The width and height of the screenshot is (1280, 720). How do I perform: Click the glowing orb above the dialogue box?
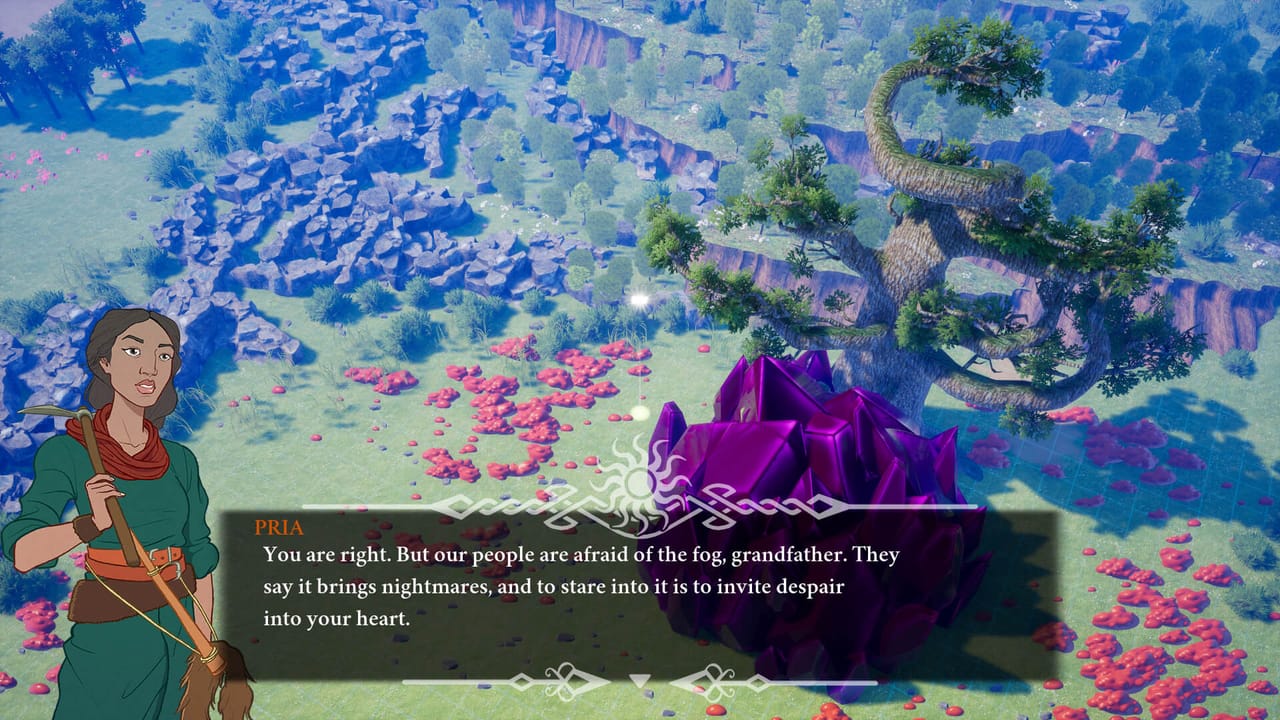coord(637,298)
